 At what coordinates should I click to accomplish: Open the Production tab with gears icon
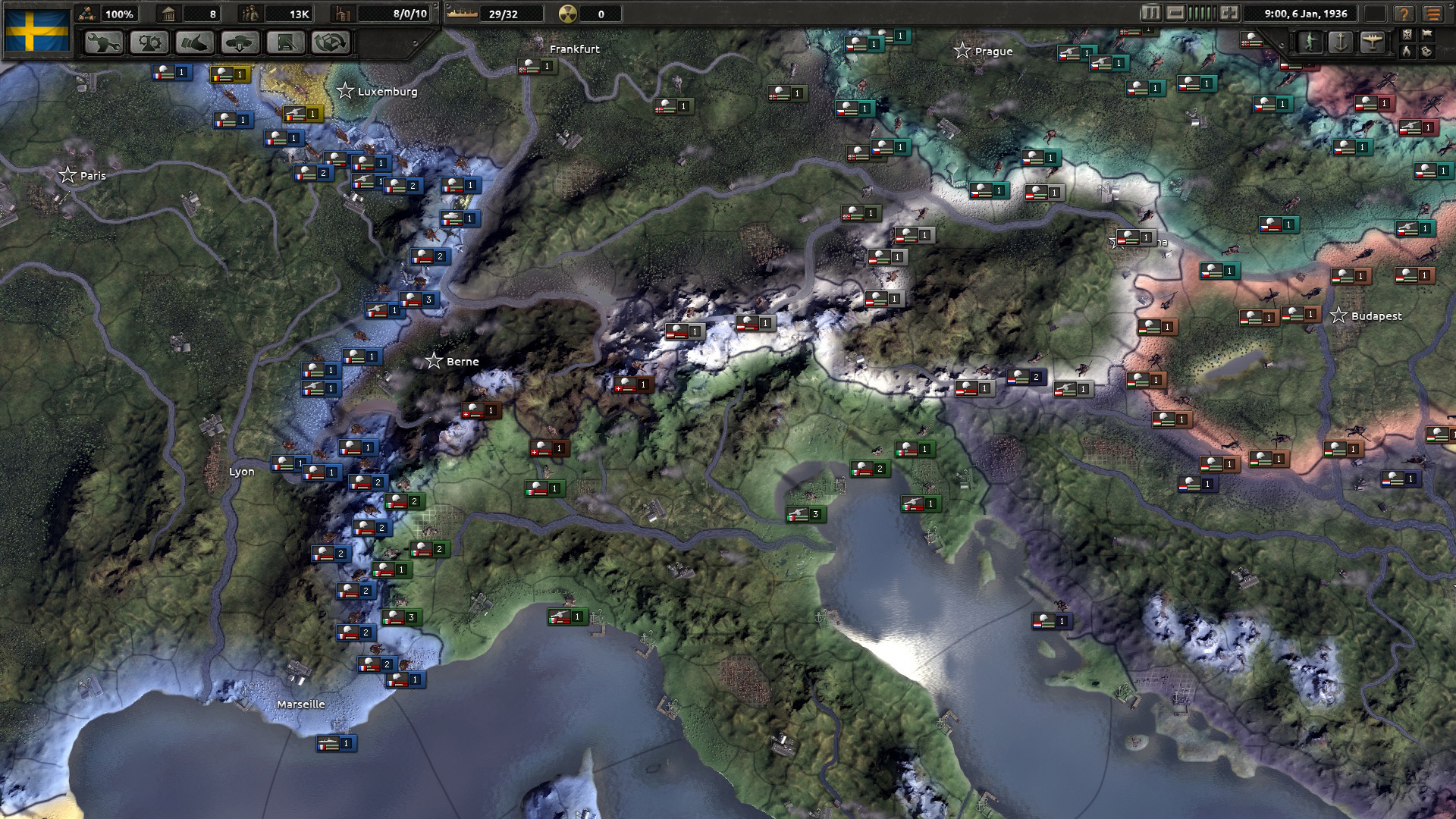tap(149, 42)
